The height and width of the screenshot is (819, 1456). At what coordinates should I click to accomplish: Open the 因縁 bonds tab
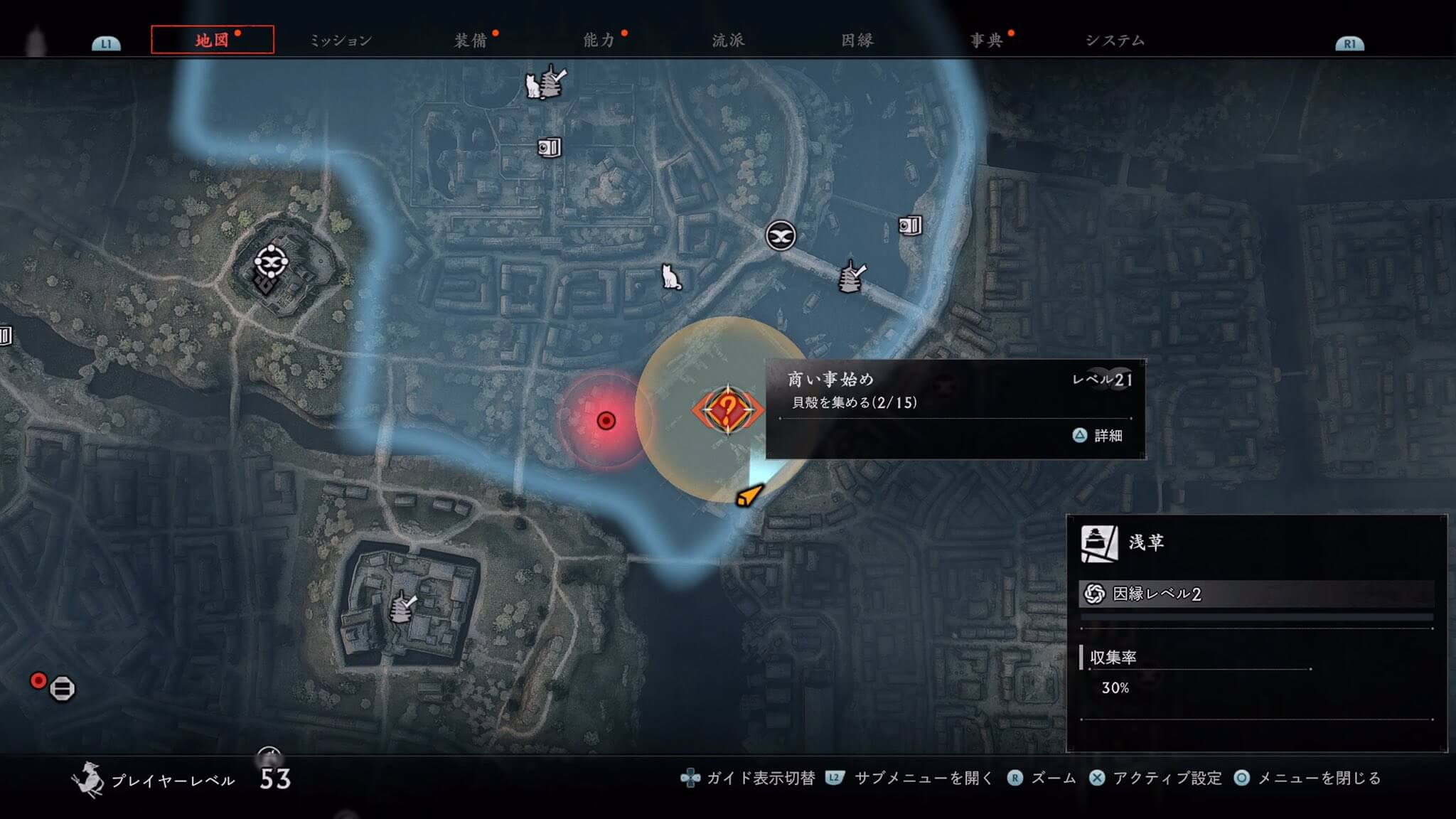pyautogui.click(x=857, y=41)
